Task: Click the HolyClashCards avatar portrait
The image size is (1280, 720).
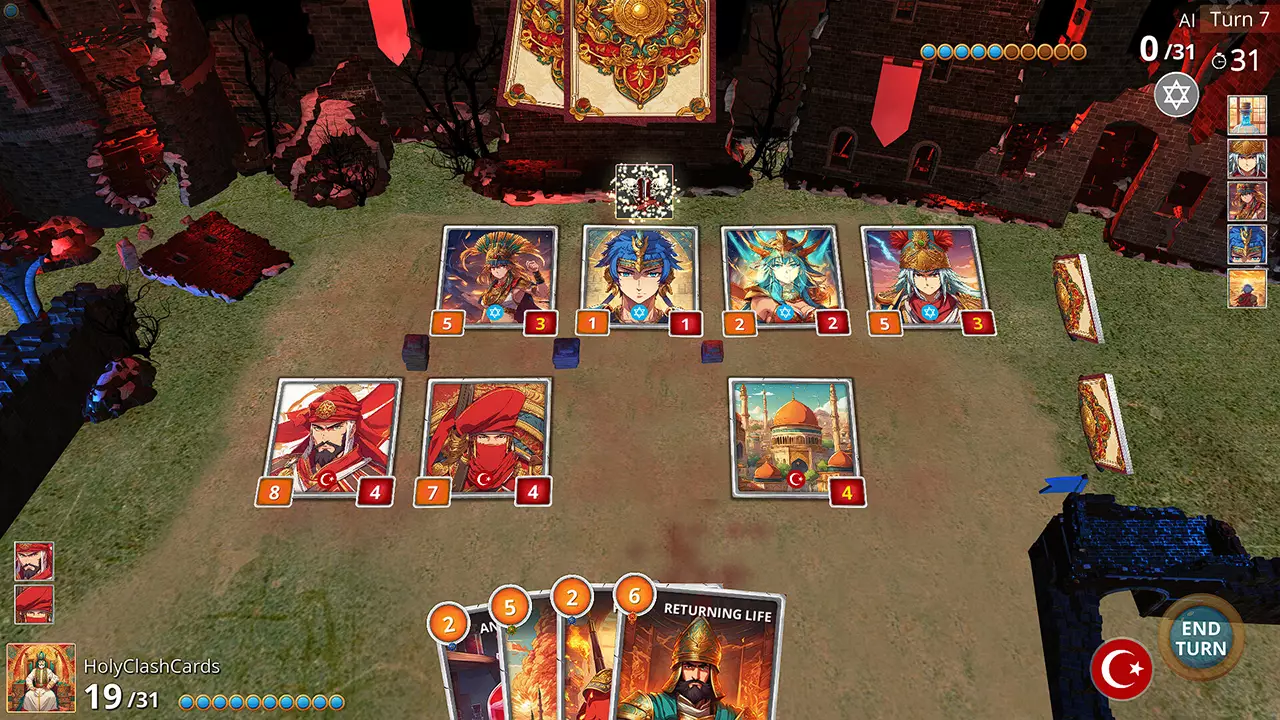Action: (x=40, y=678)
